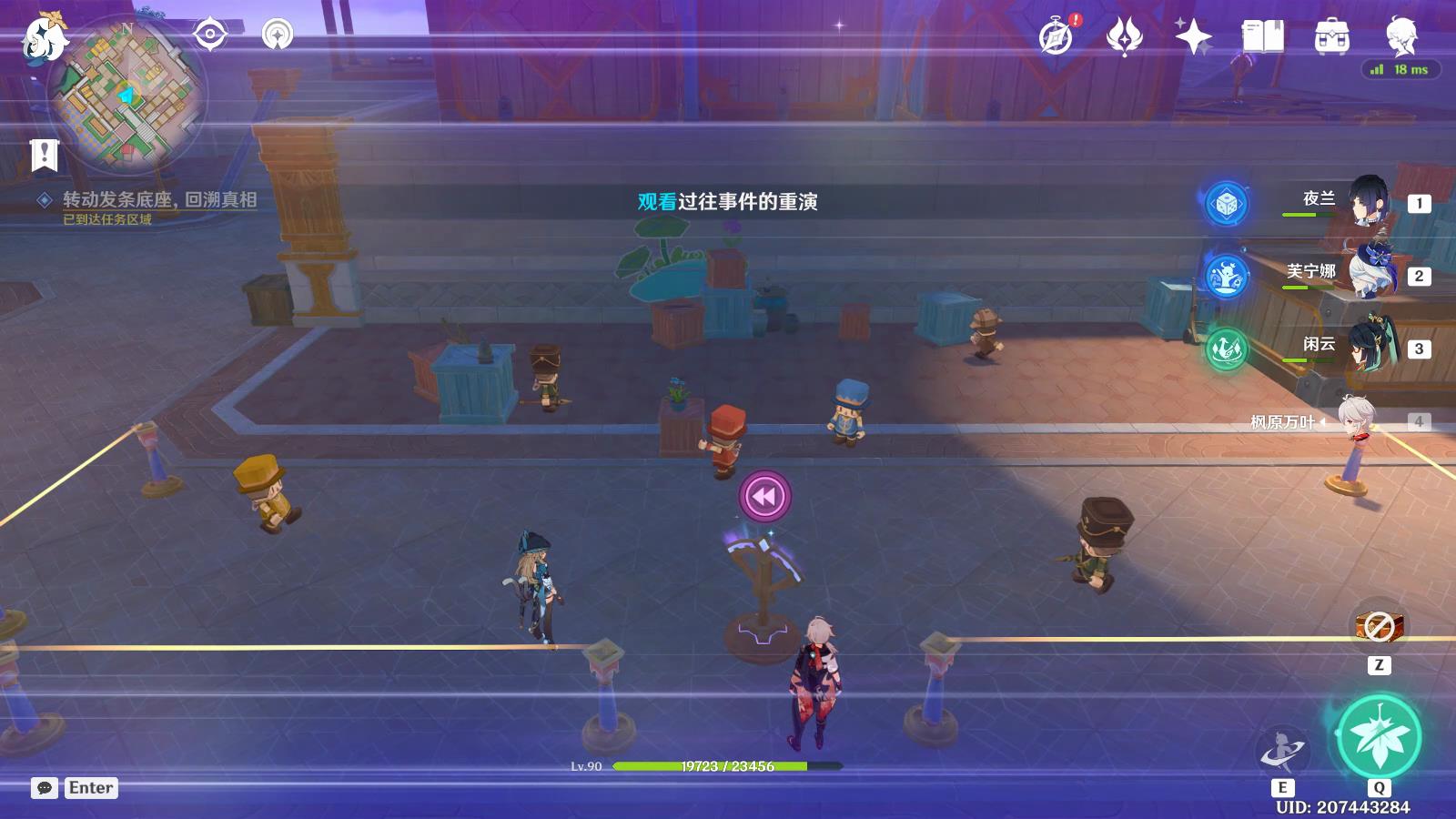Open the character screen icon
1456x819 pixels.
point(1400,37)
